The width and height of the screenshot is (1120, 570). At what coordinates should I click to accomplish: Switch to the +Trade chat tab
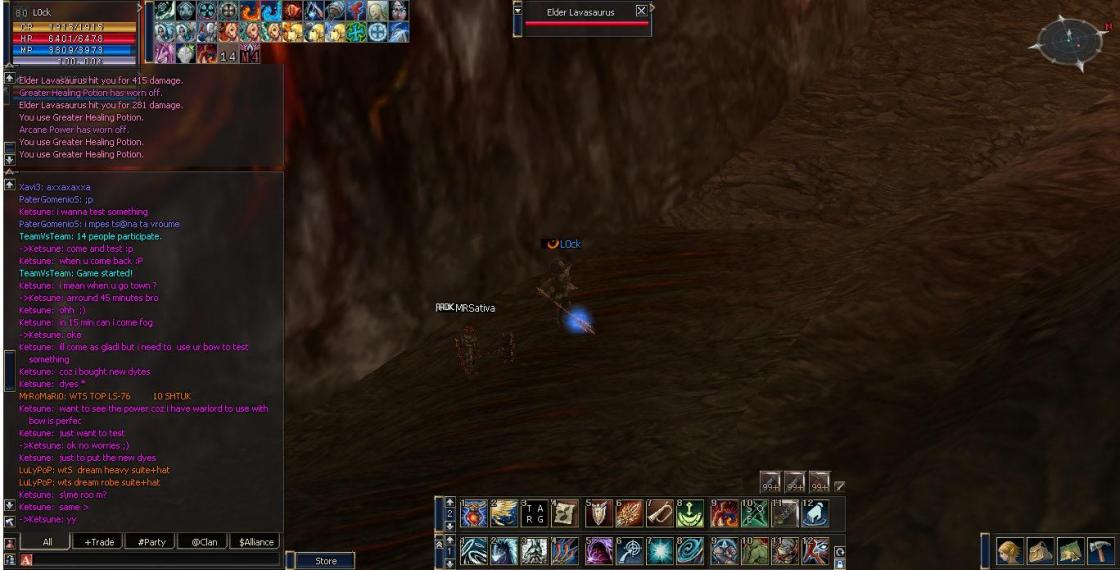100,541
